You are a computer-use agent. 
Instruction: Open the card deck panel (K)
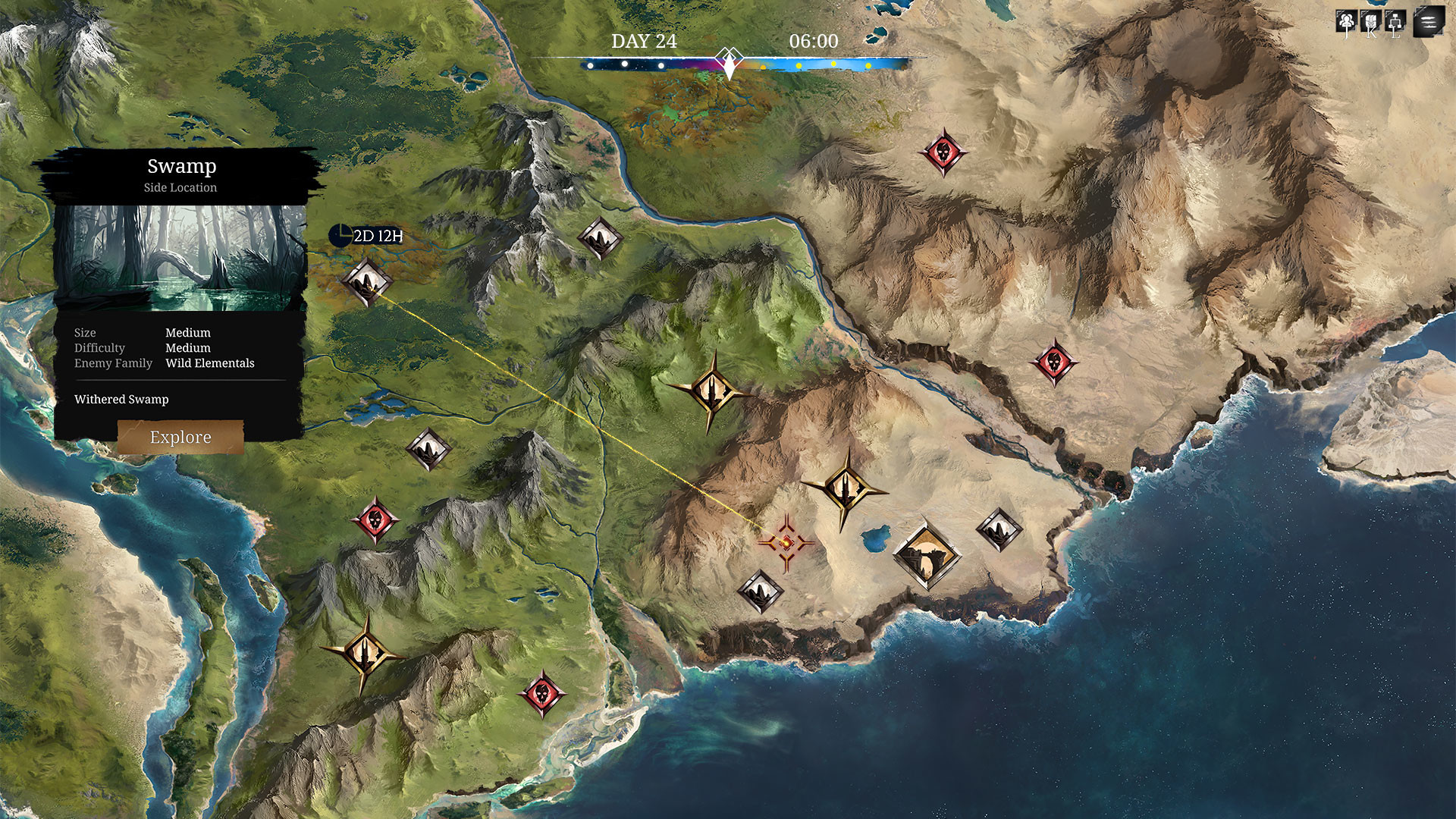pos(1370,21)
